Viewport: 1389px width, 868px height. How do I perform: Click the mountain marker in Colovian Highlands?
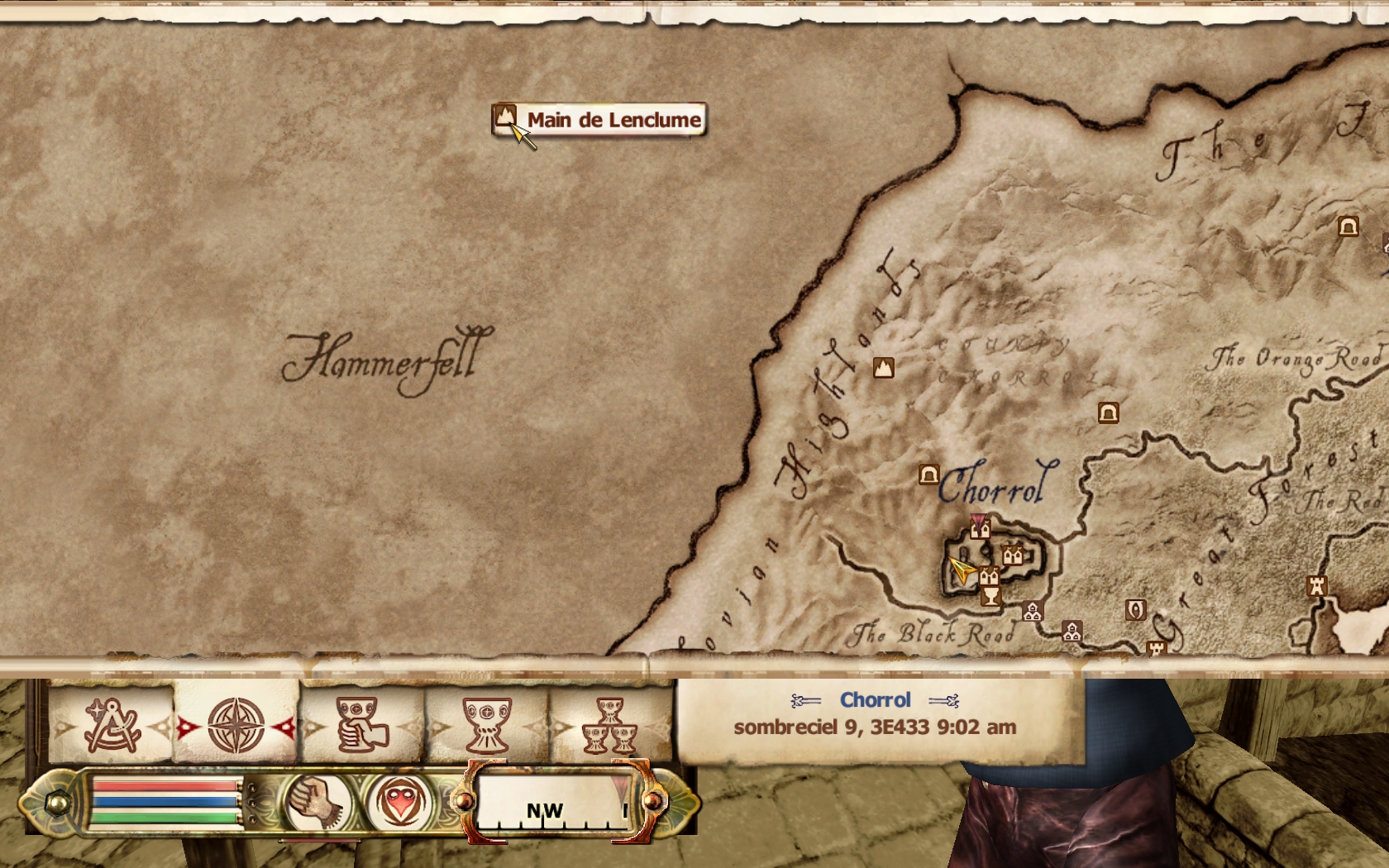point(884,368)
